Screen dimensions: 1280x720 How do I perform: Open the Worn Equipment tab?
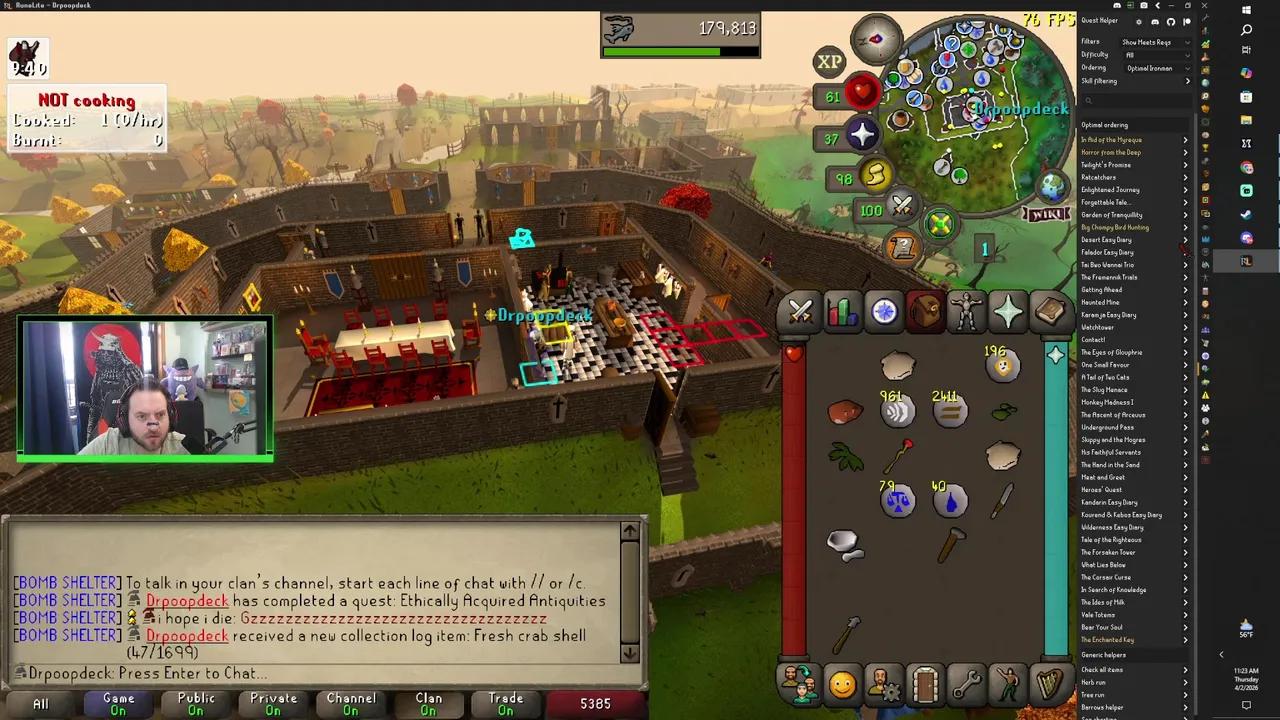point(966,313)
